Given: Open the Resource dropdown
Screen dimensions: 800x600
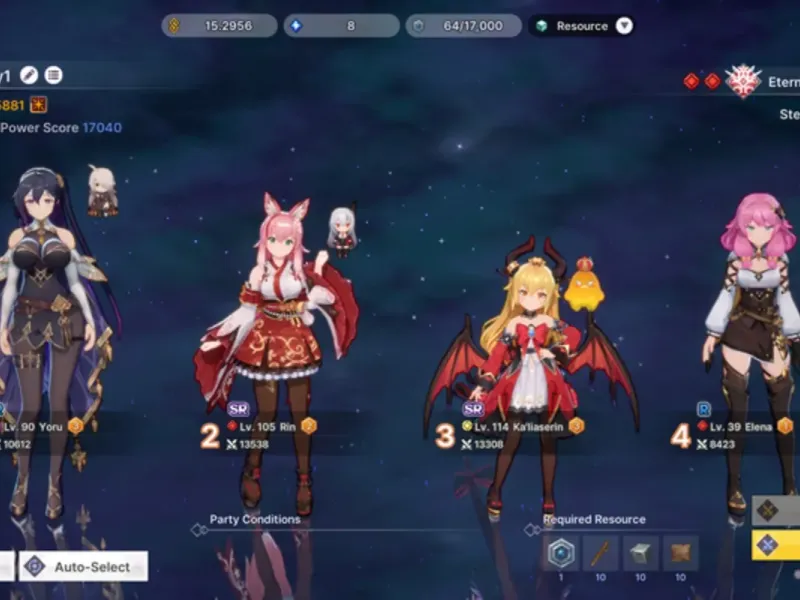Looking at the screenshot, I should 624,26.
